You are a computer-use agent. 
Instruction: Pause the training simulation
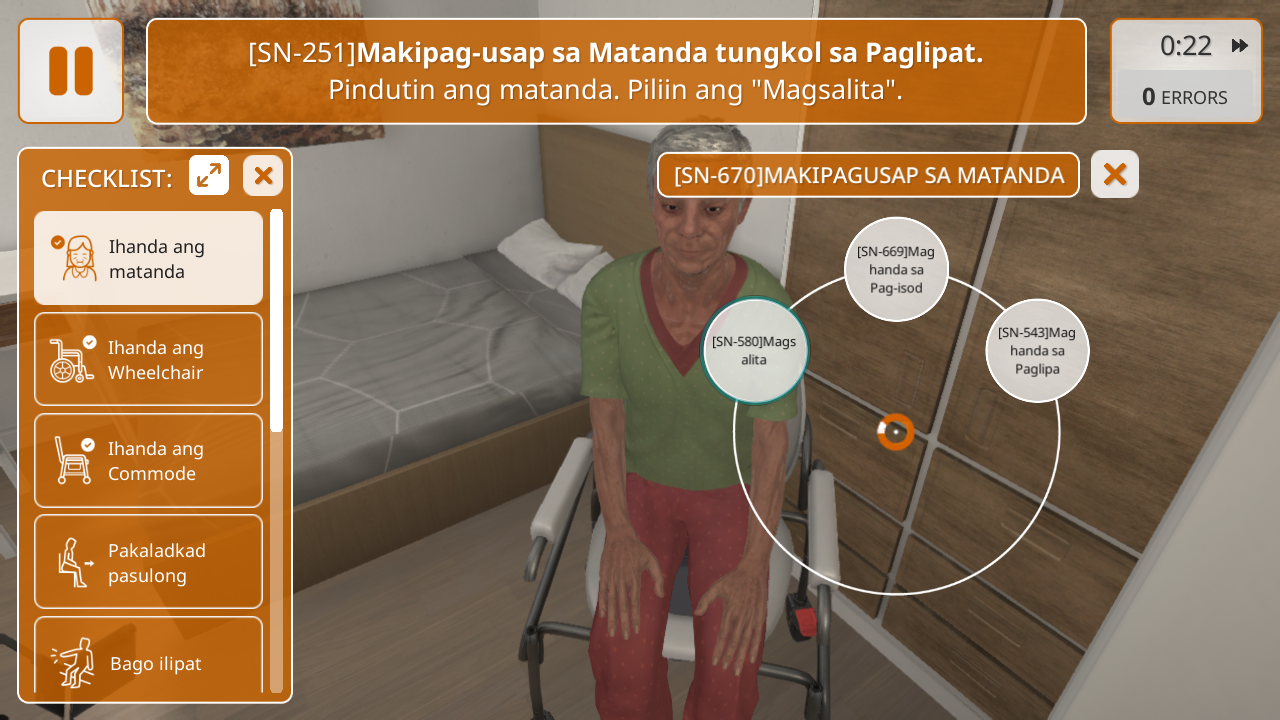pos(70,71)
